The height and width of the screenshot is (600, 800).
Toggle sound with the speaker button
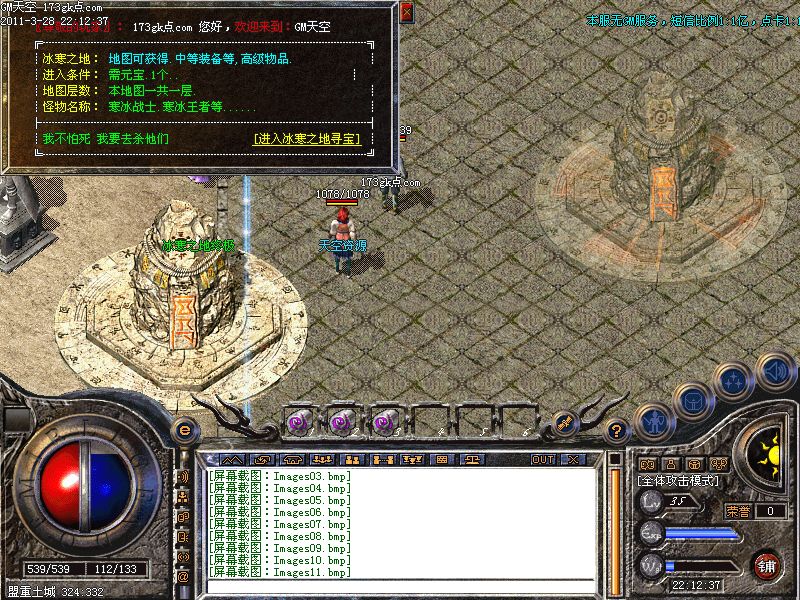click(x=775, y=370)
